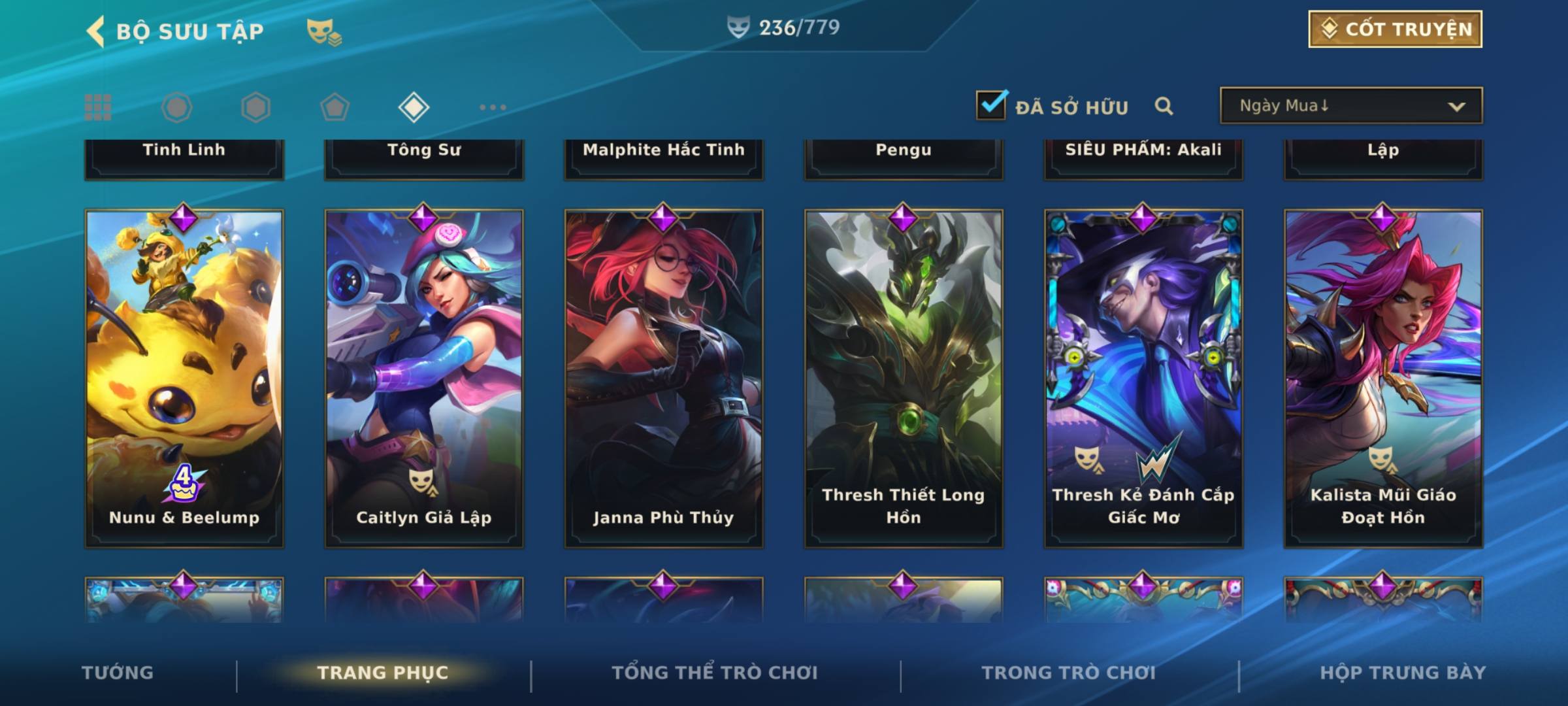
Task: Go back from Bộ Sưu Tập
Action: pyautogui.click(x=97, y=31)
